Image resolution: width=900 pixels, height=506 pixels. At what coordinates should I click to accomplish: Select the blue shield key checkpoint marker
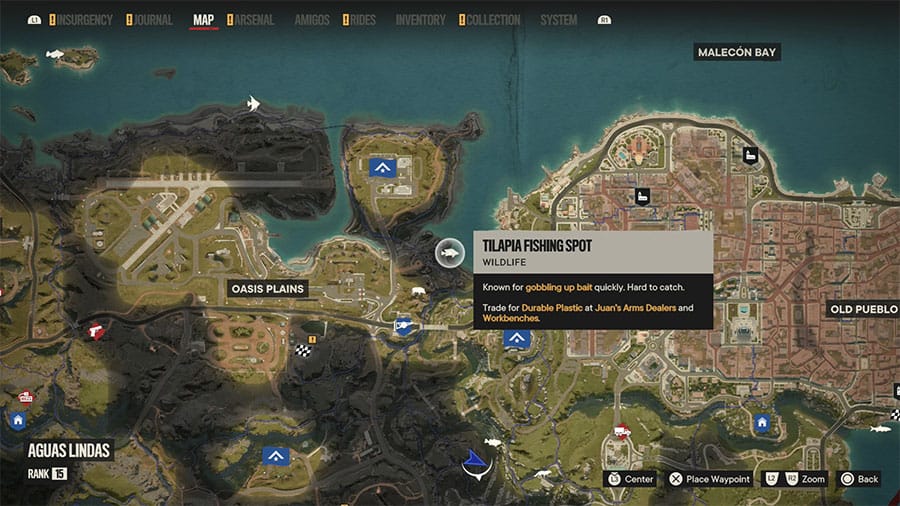click(403, 324)
